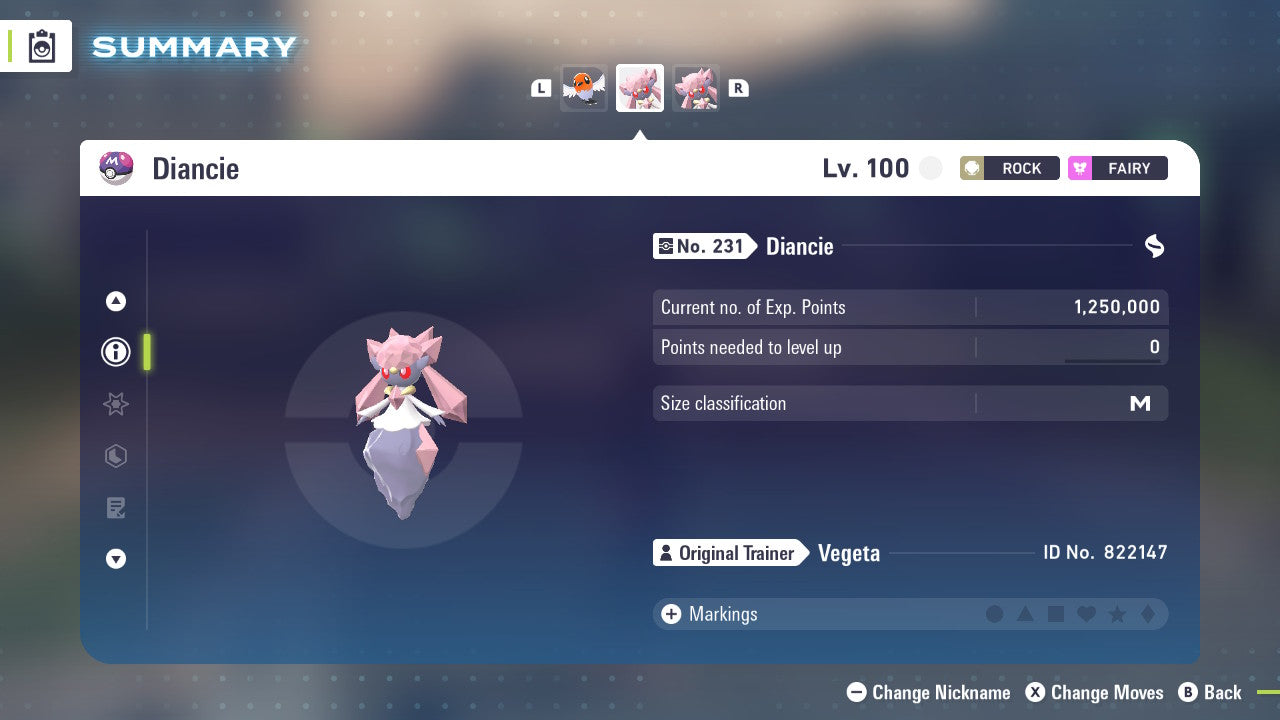Click the Summary clipboard icon
Image resolution: width=1280 pixels, height=720 pixels.
pos(40,46)
